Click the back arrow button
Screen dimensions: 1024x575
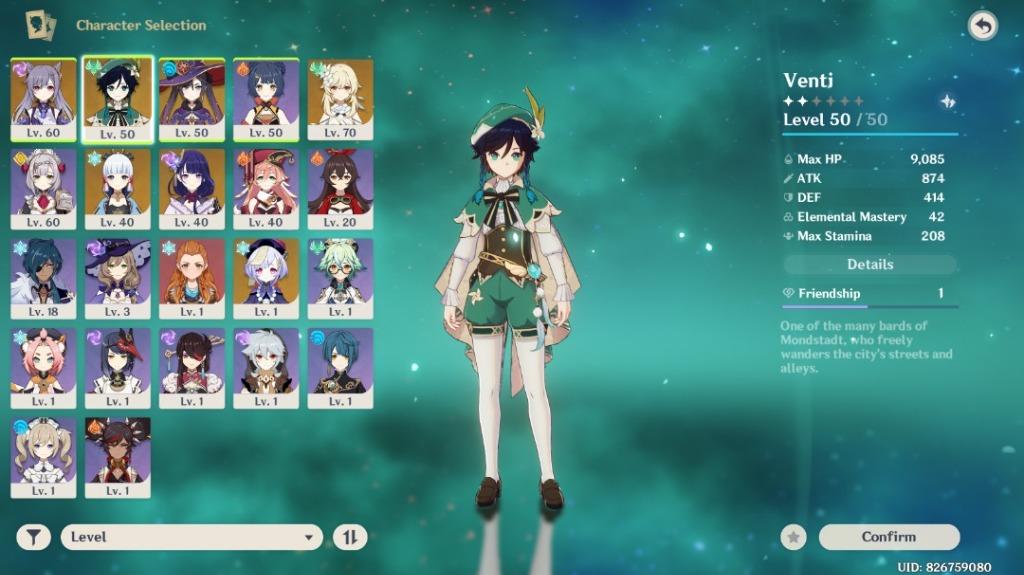pyautogui.click(x=983, y=26)
